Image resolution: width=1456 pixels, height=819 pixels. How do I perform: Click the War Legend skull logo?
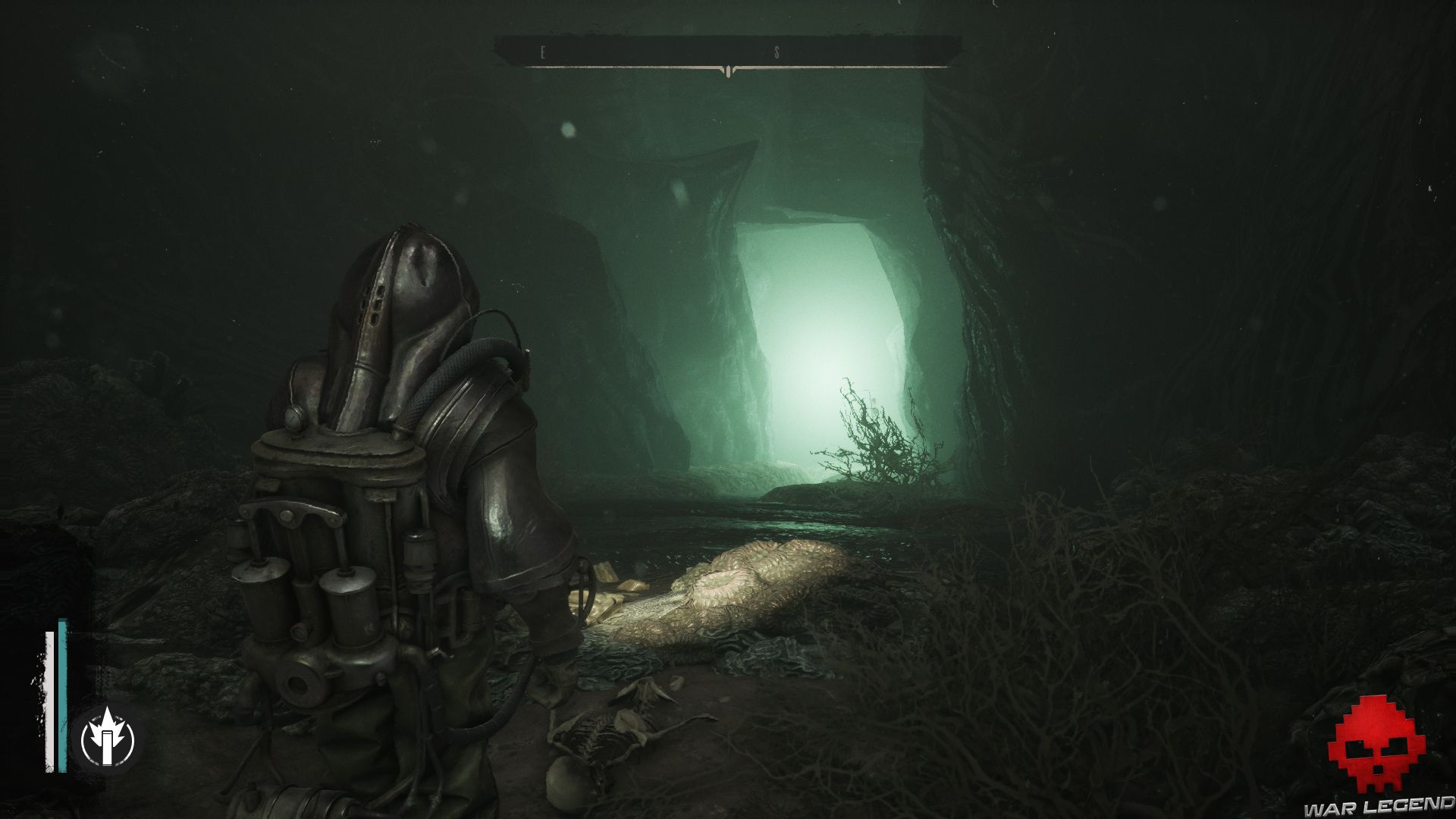pyautogui.click(x=1376, y=743)
